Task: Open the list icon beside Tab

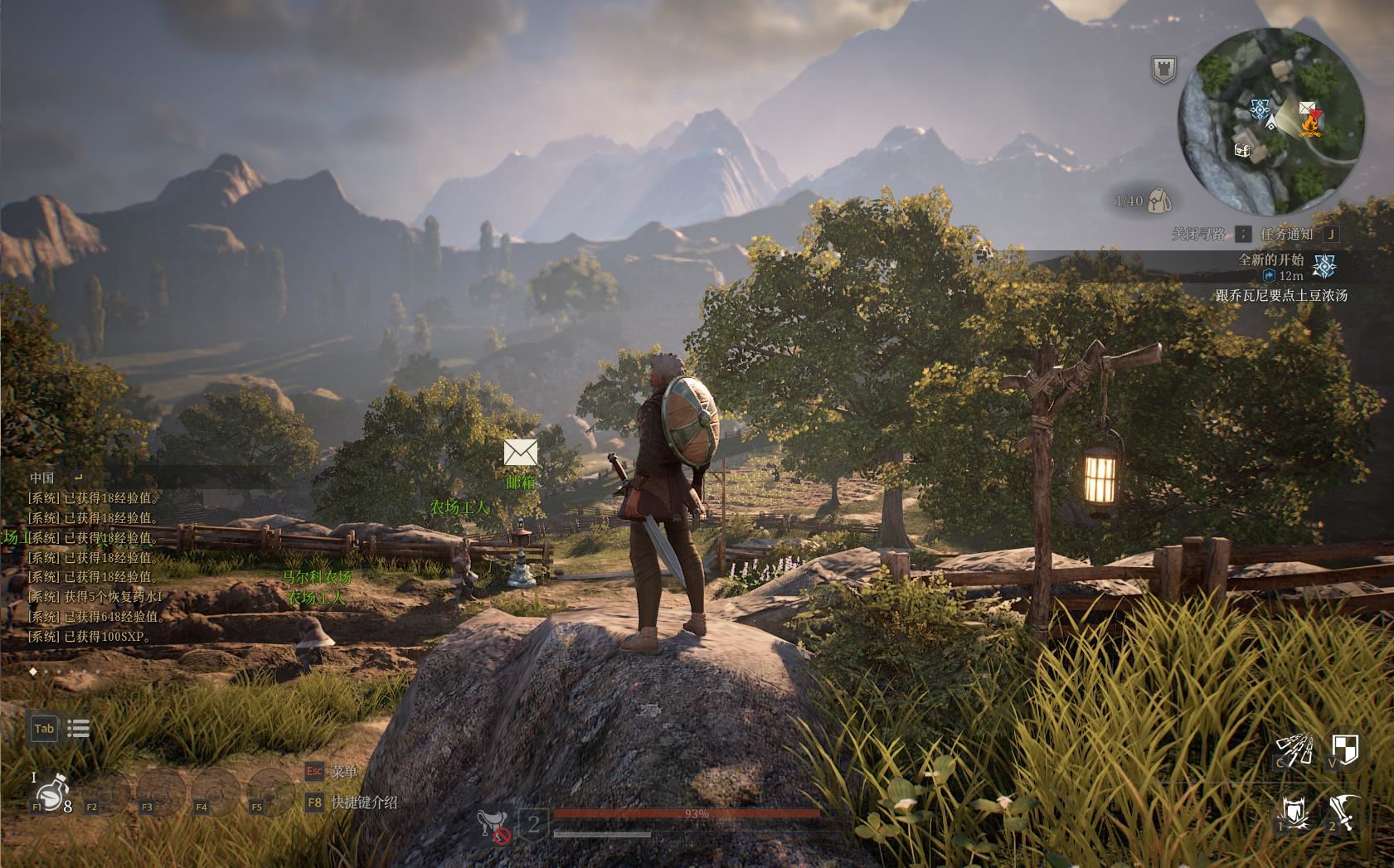Action: point(79,729)
